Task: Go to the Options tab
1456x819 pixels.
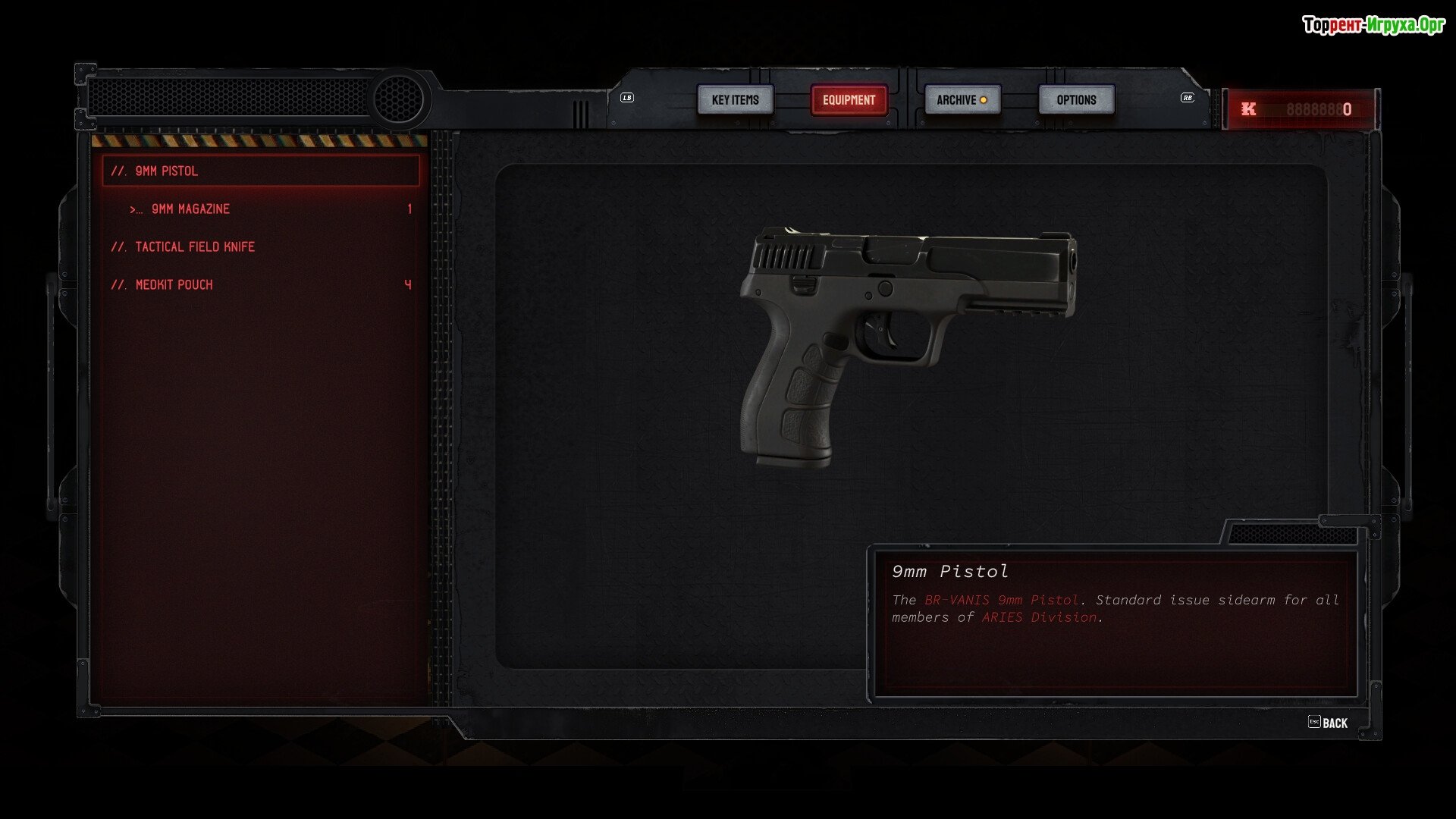Action: point(1076,100)
